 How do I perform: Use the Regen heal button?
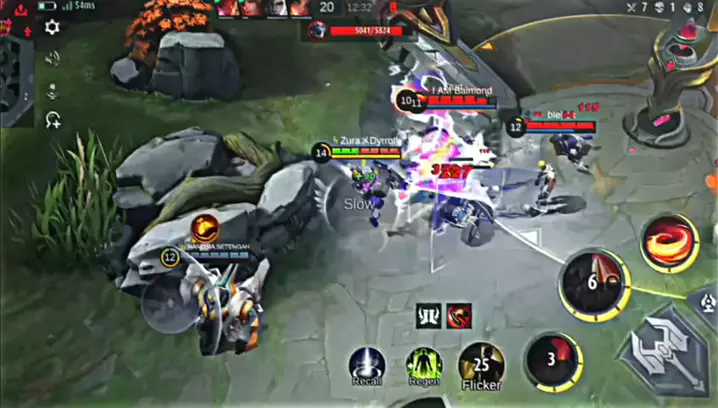[424, 365]
